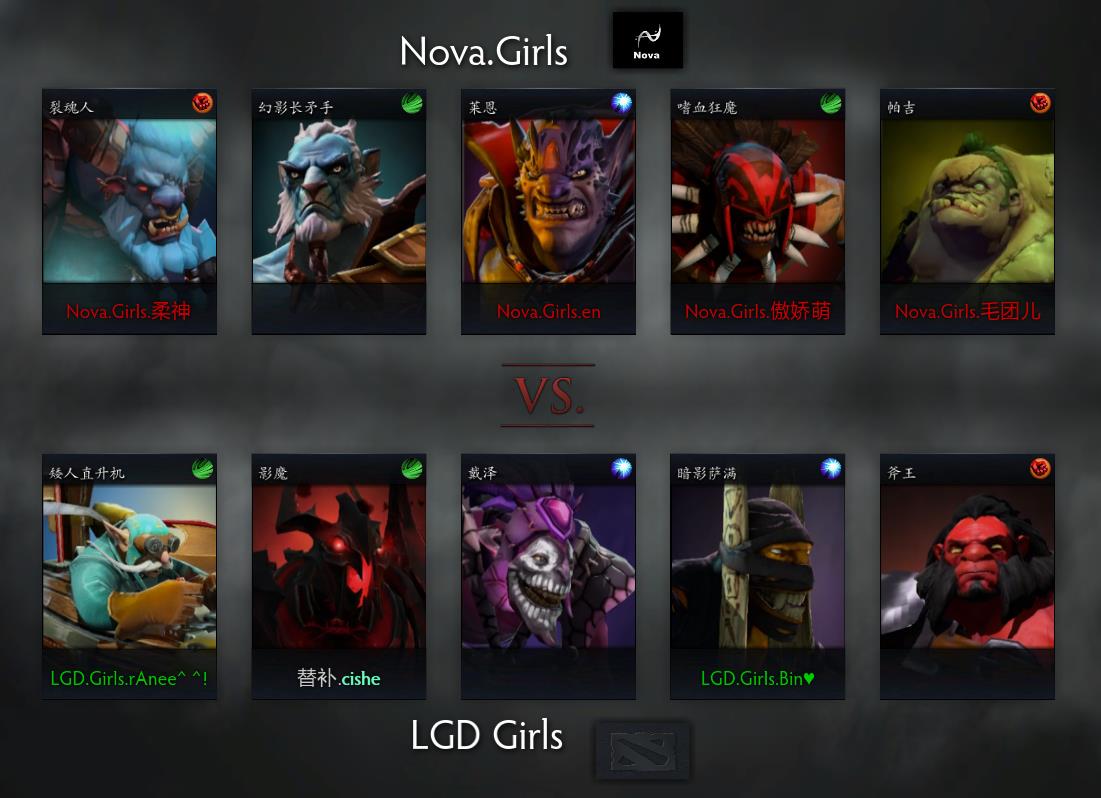Choose the Axe hero card
Screen dimensions: 1101x798
[x=967, y=576]
